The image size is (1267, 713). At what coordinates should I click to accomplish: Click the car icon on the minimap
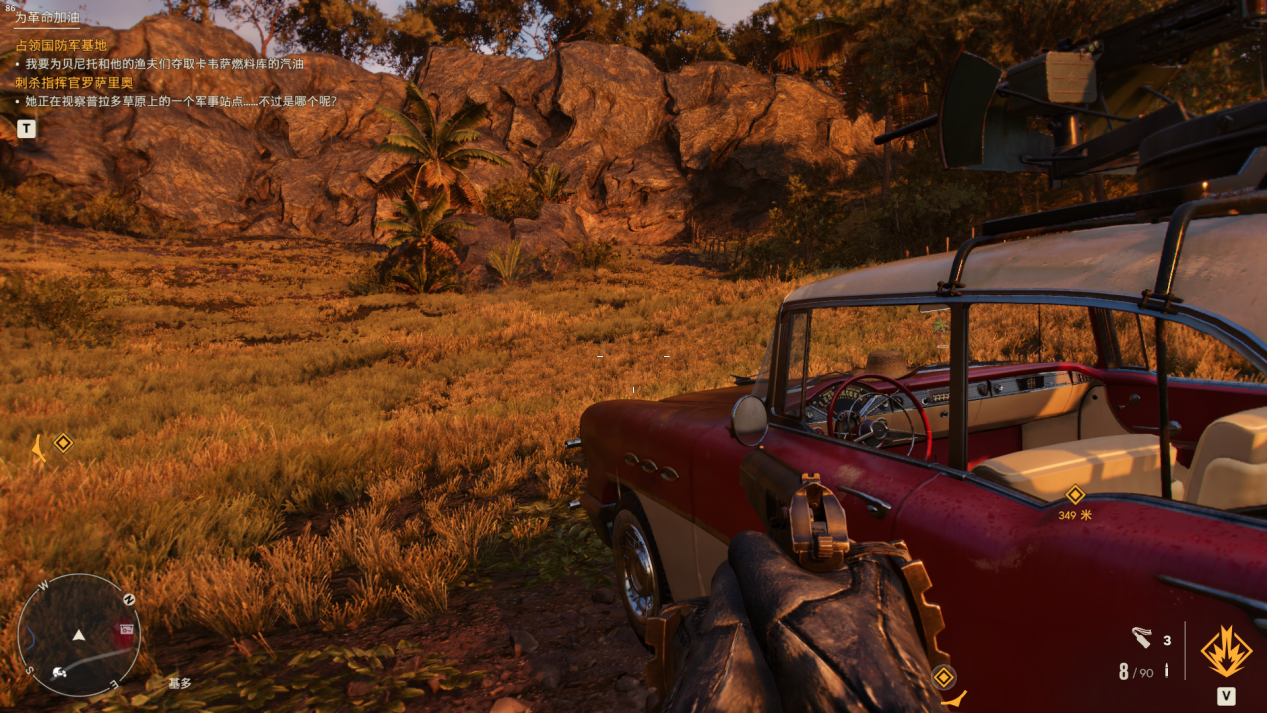click(59, 671)
